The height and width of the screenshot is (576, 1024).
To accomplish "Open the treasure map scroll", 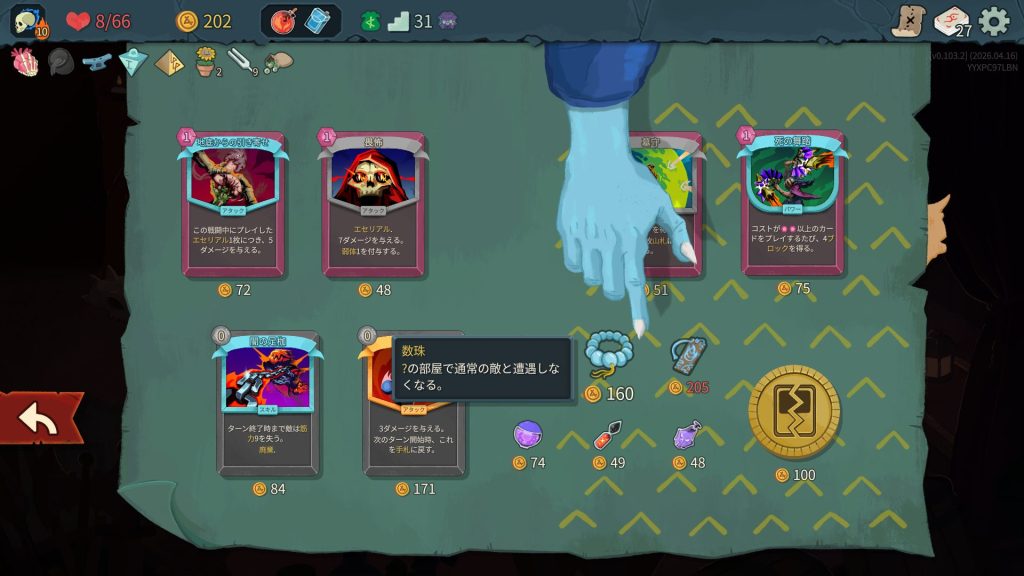I will [x=908, y=21].
